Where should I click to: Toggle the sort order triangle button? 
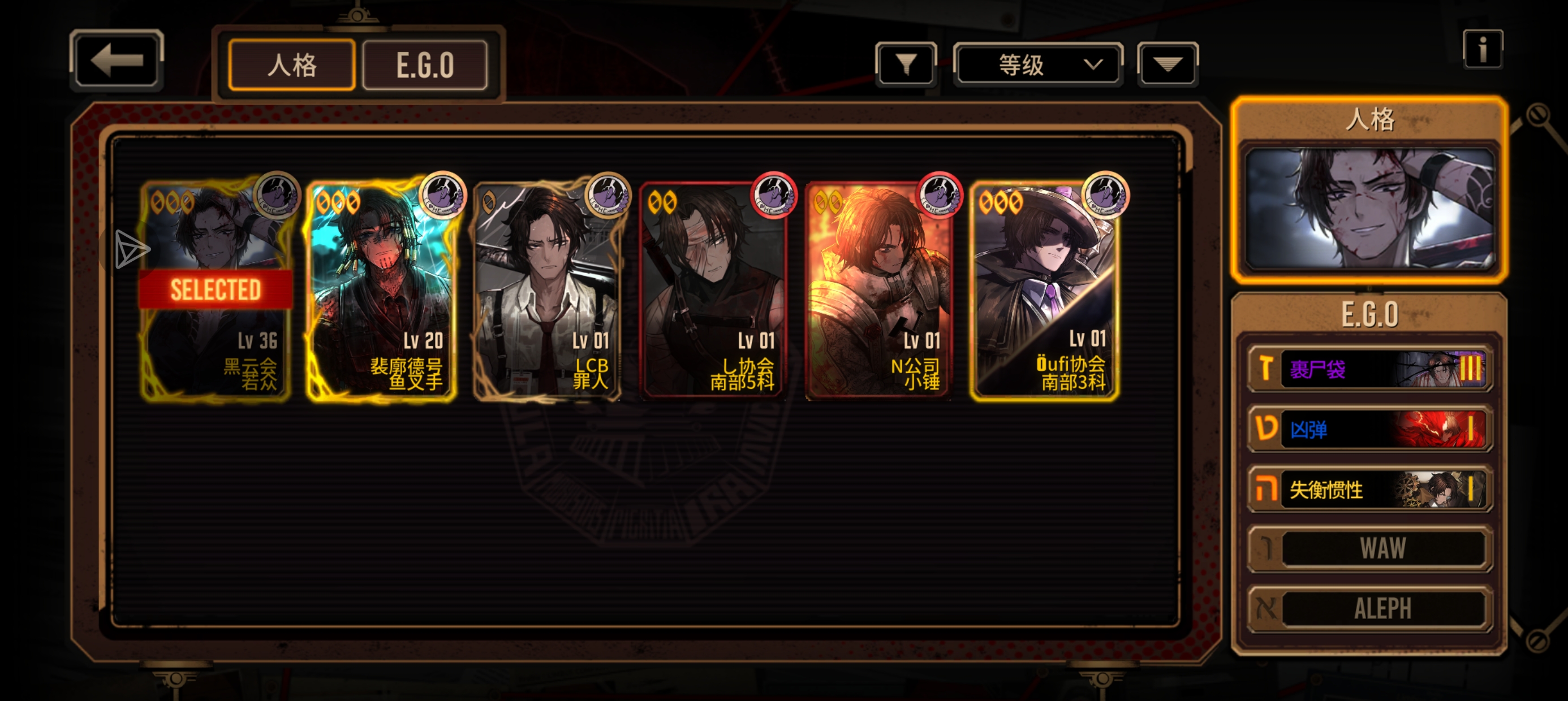[1167, 64]
